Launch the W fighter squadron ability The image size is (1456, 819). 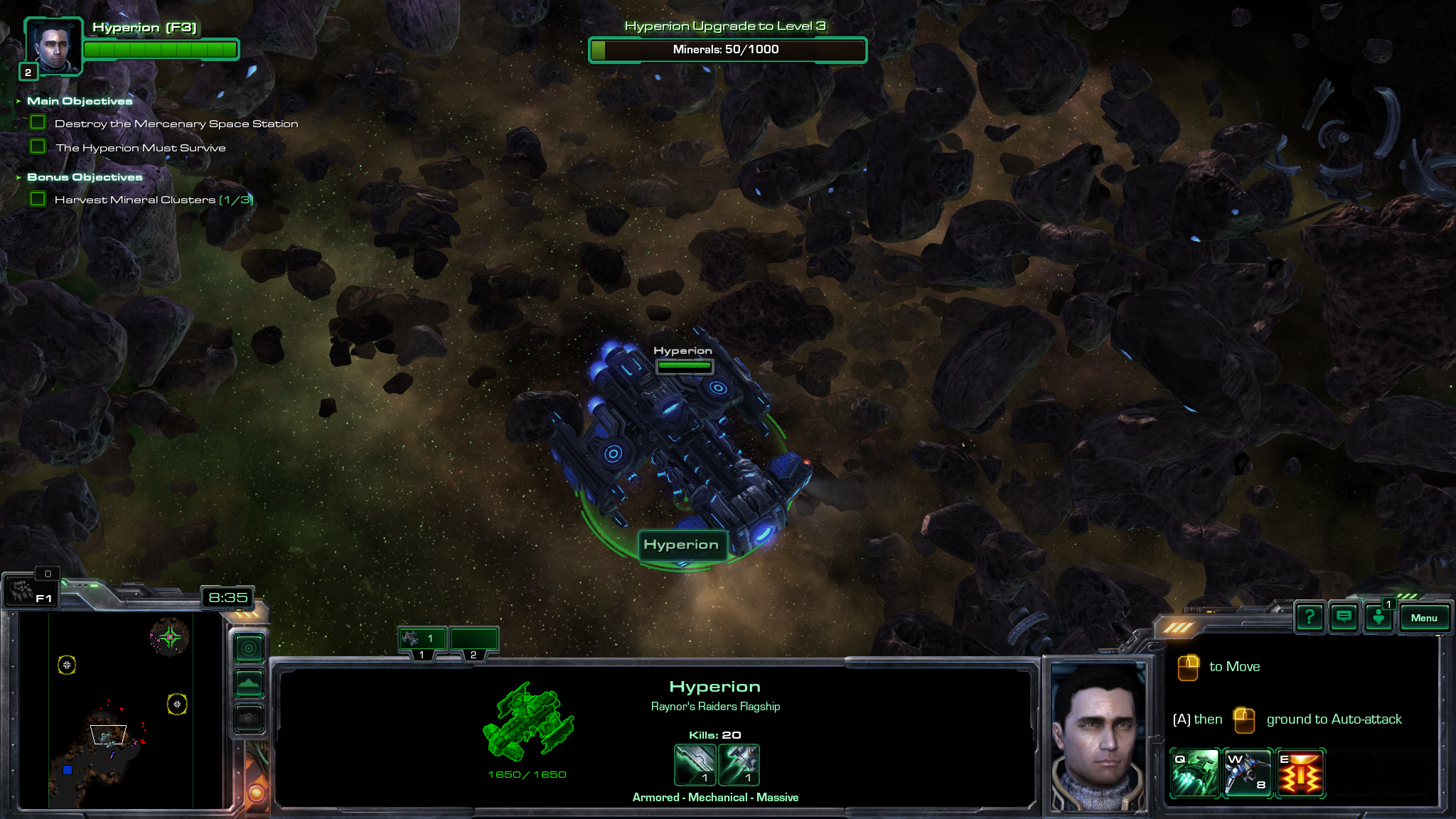click(1247, 773)
